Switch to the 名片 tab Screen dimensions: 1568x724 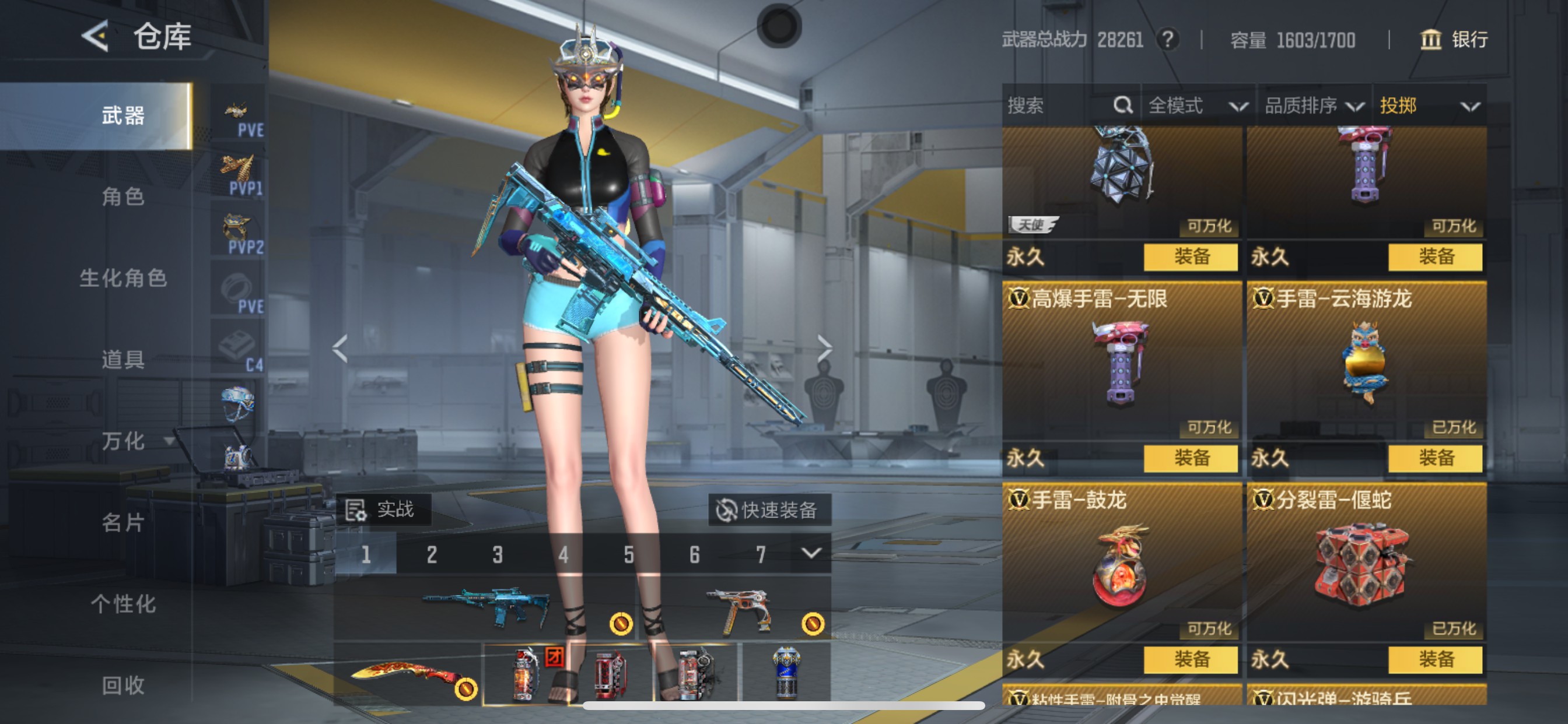coord(124,523)
